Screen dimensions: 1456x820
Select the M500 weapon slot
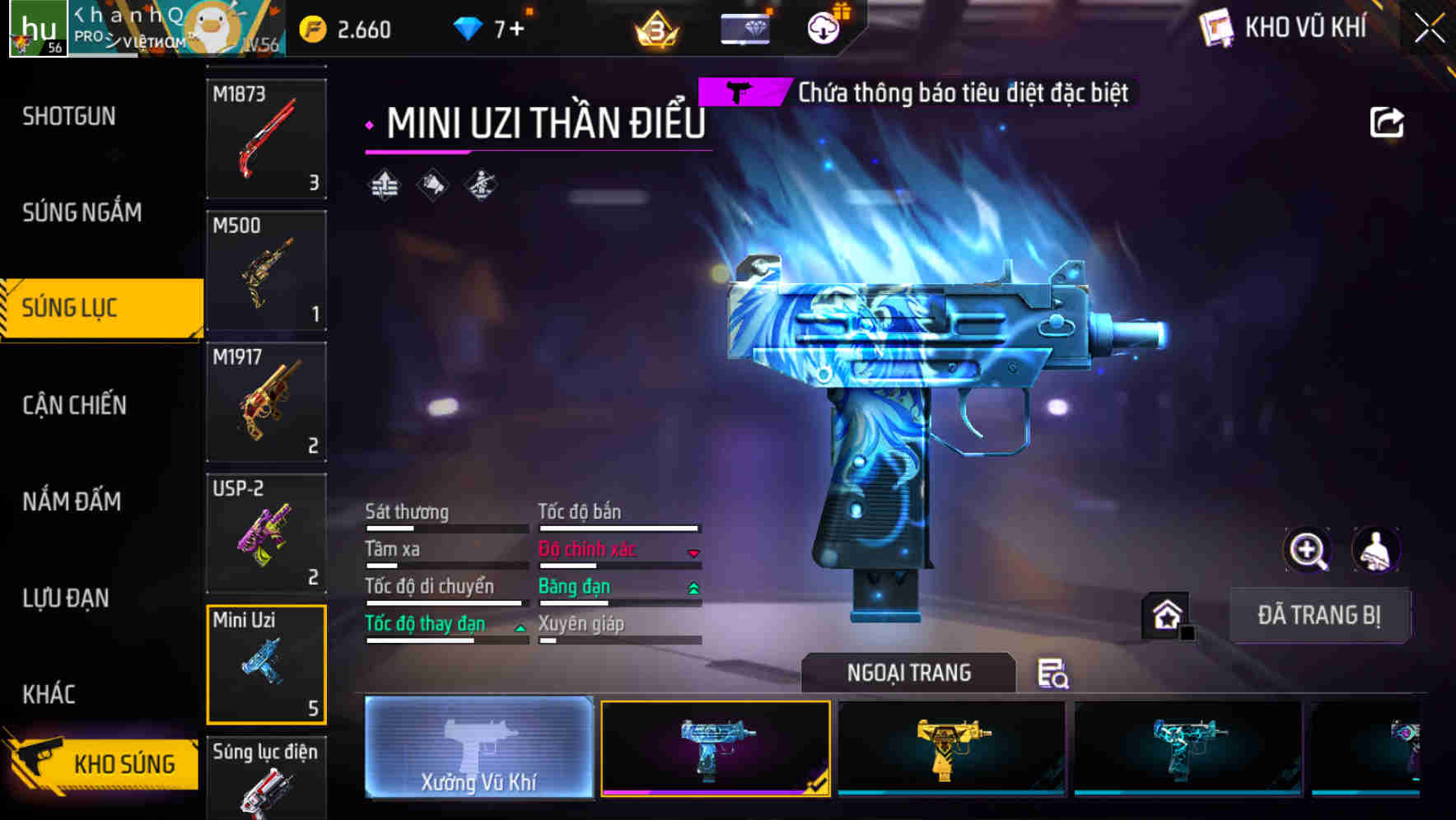[266, 272]
